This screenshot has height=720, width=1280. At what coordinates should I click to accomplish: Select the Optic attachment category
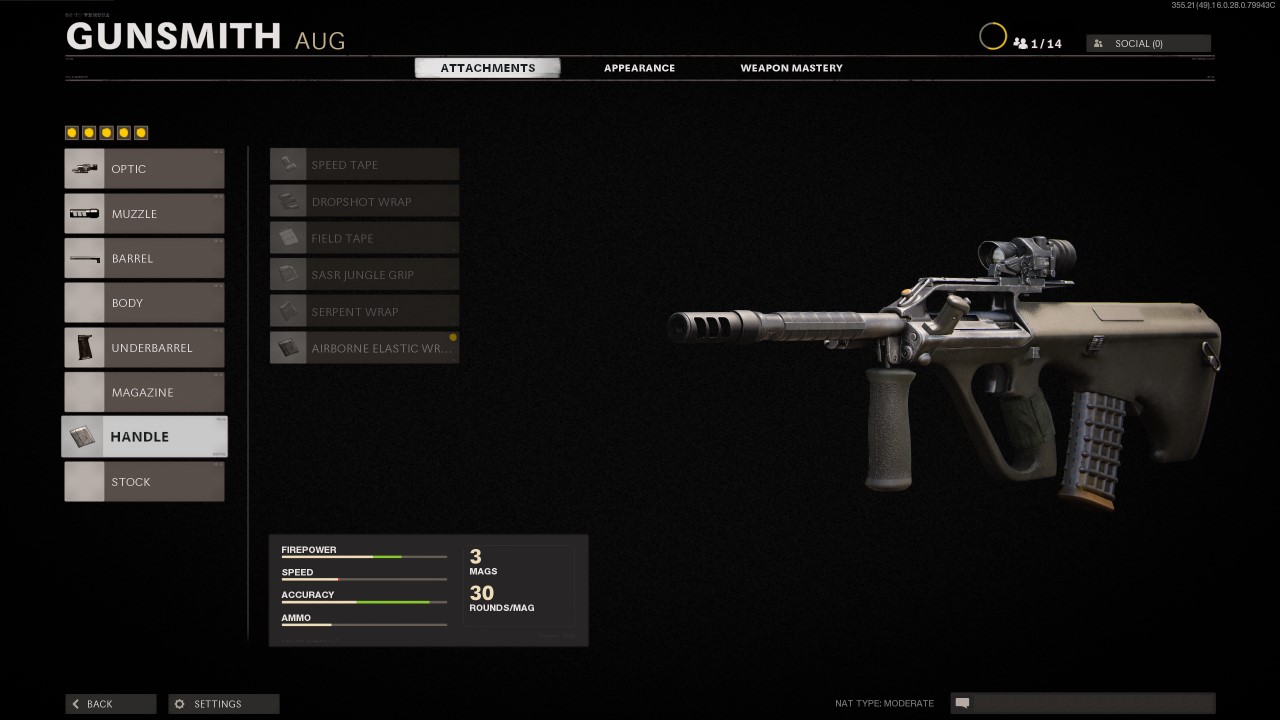[144, 169]
